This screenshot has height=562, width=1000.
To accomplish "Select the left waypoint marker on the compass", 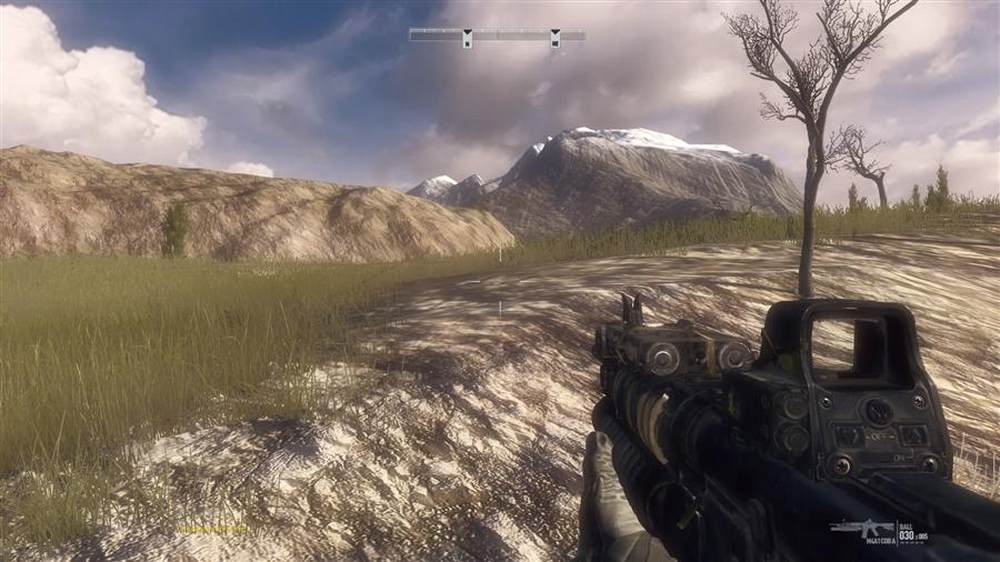I will (466, 39).
